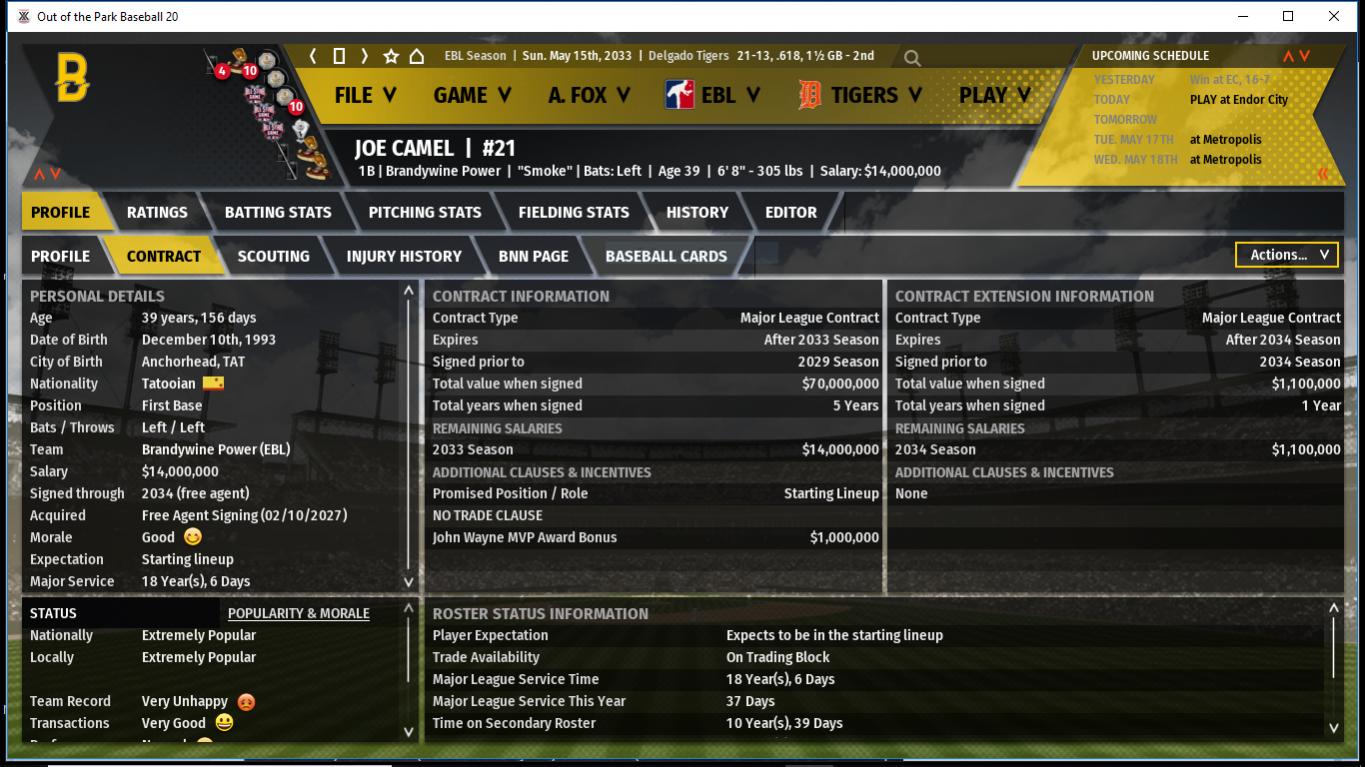The image size is (1365, 767).
Task: Open the EBL league menu
Action: (x=713, y=95)
